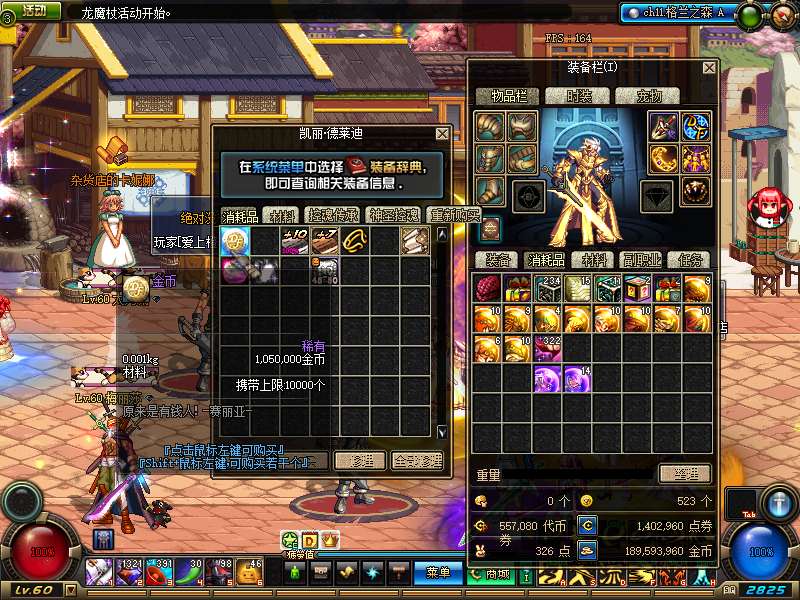Close the 装备栏 inventory window

tap(709, 68)
